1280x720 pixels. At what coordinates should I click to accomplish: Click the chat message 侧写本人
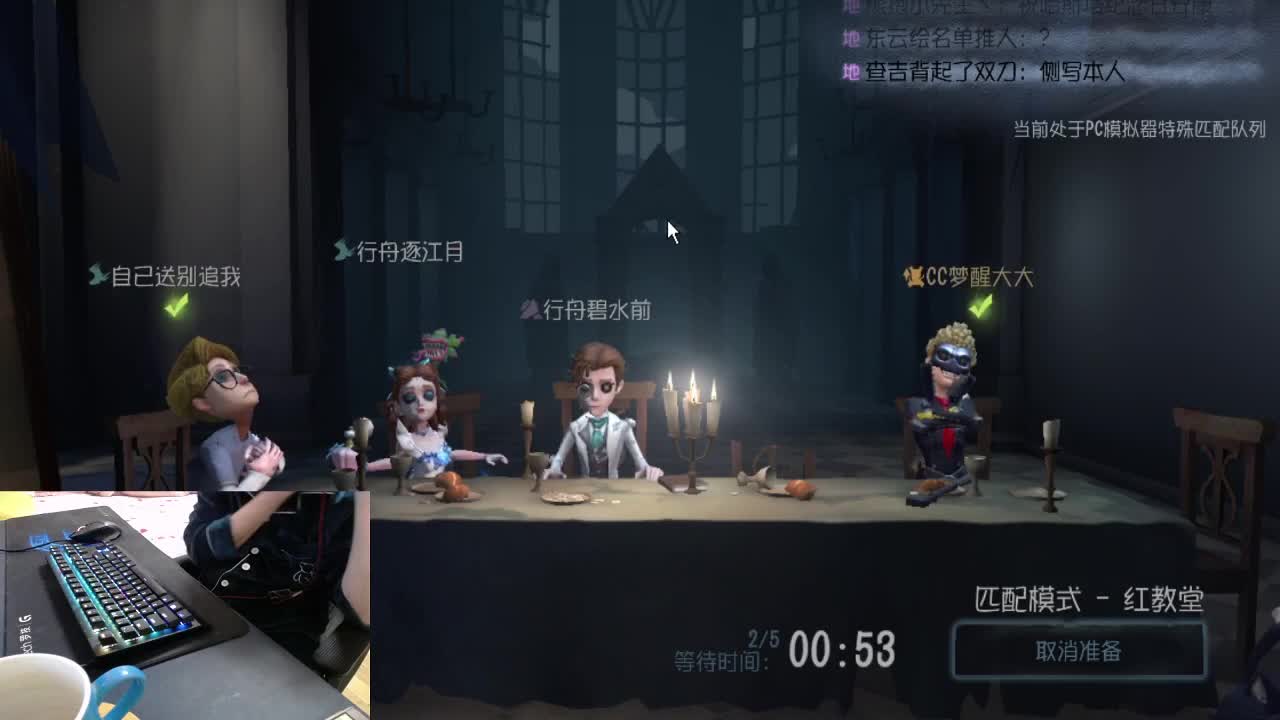(x=1080, y=72)
